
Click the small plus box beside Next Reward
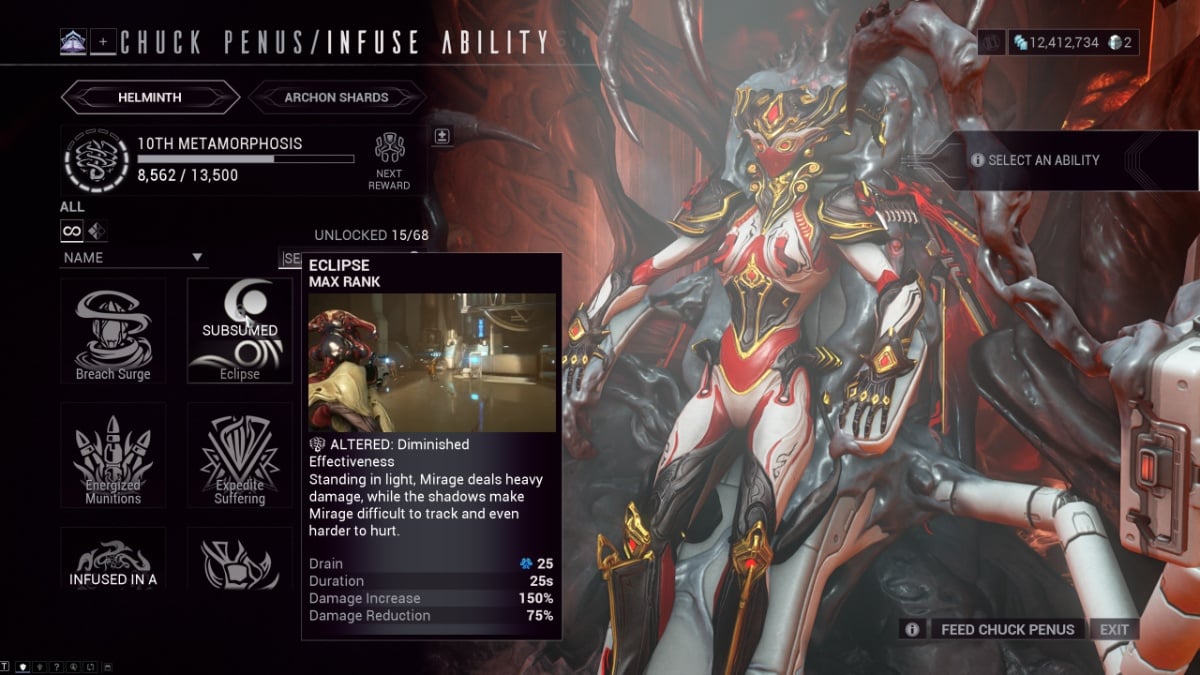pyautogui.click(x=443, y=136)
